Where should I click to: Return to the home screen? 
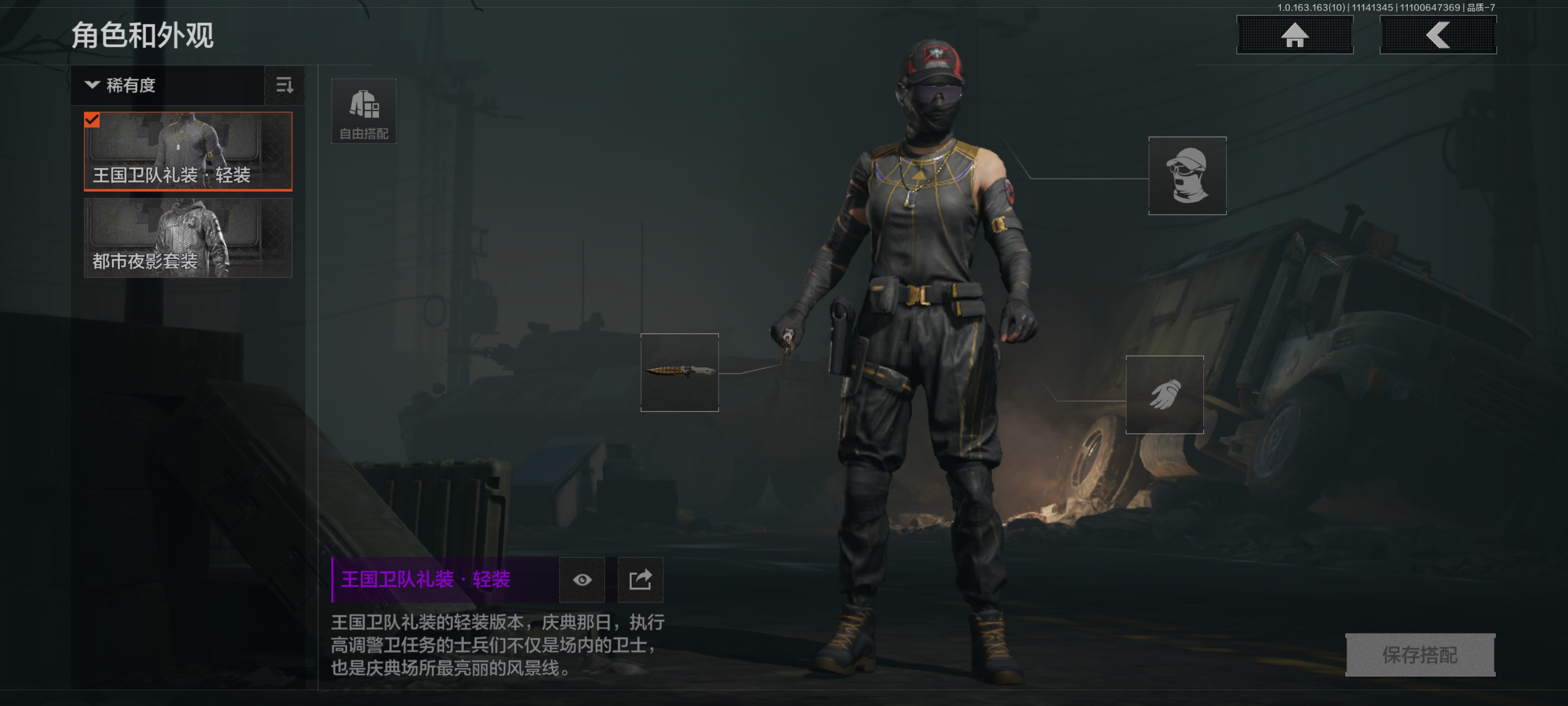tap(1294, 35)
